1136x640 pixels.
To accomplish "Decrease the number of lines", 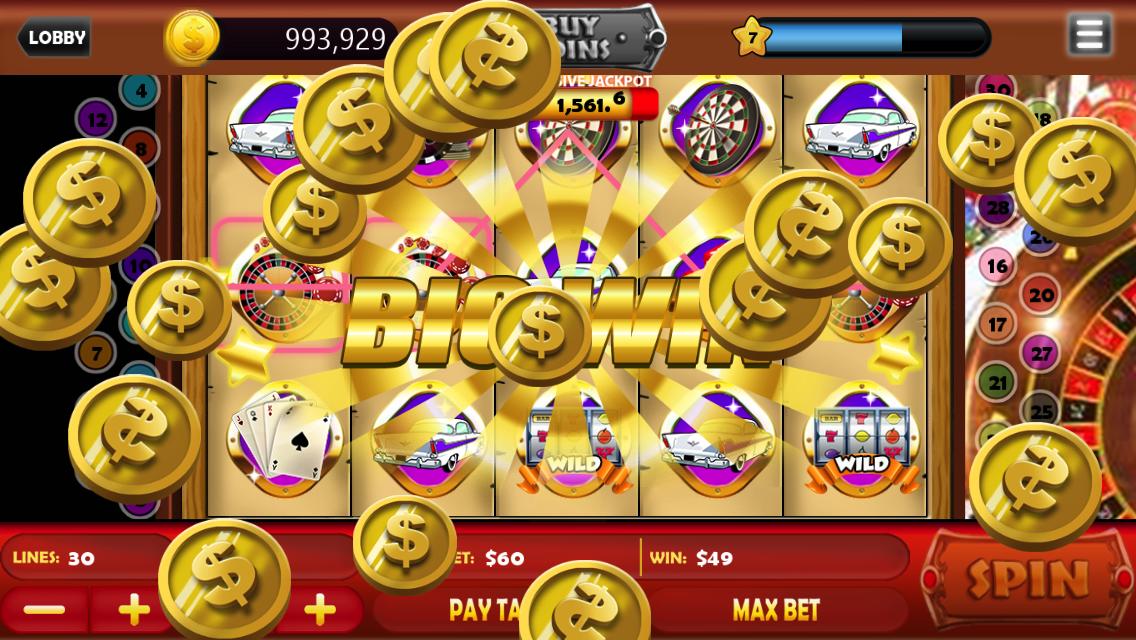I will pyautogui.click(x=44, y=610).
